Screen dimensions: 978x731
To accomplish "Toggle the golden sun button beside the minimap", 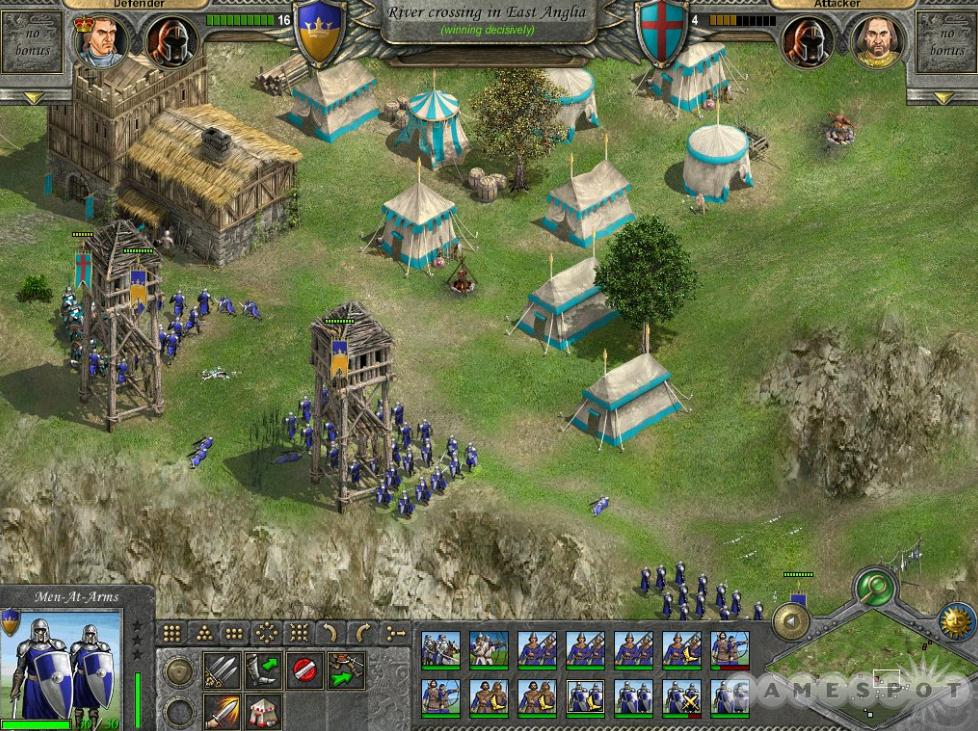I will 957,621.
